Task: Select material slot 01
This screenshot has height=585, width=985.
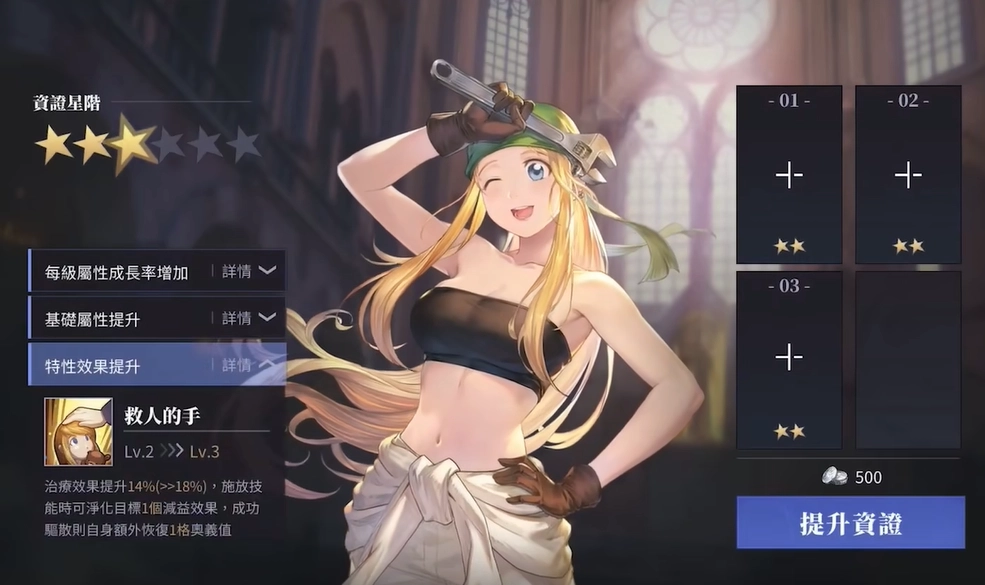Action: point(789,176)
